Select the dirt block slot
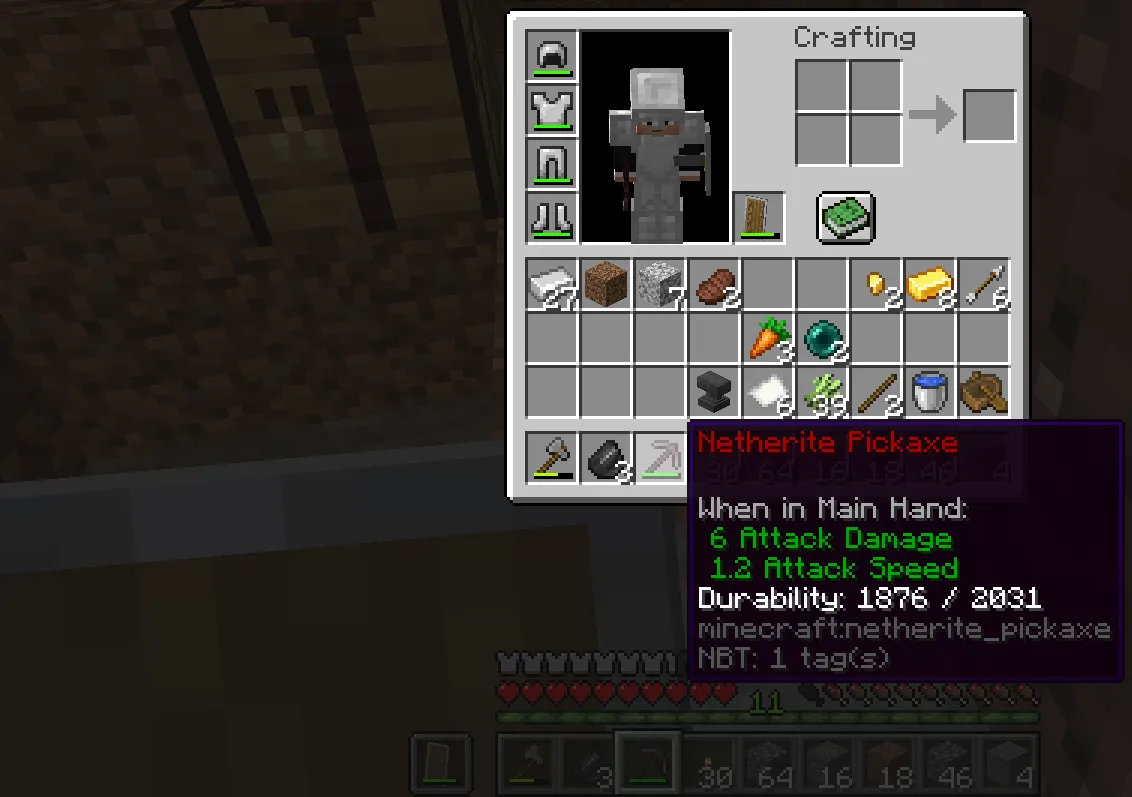Image resolution: width=1132 pixels, height=797 pixels. click(606, 285)
